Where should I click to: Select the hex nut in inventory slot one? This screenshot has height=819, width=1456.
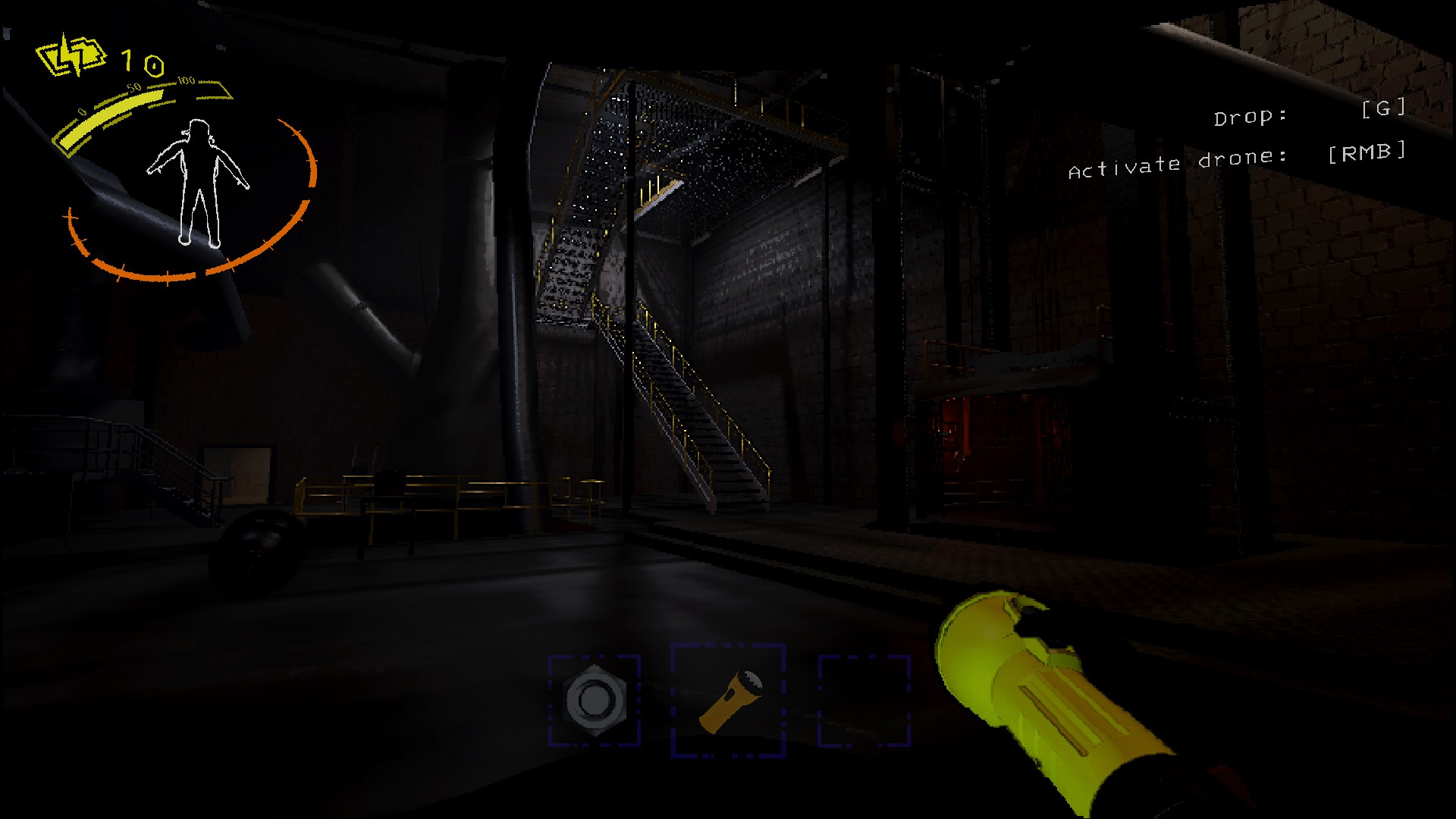(x=596, y=698)
